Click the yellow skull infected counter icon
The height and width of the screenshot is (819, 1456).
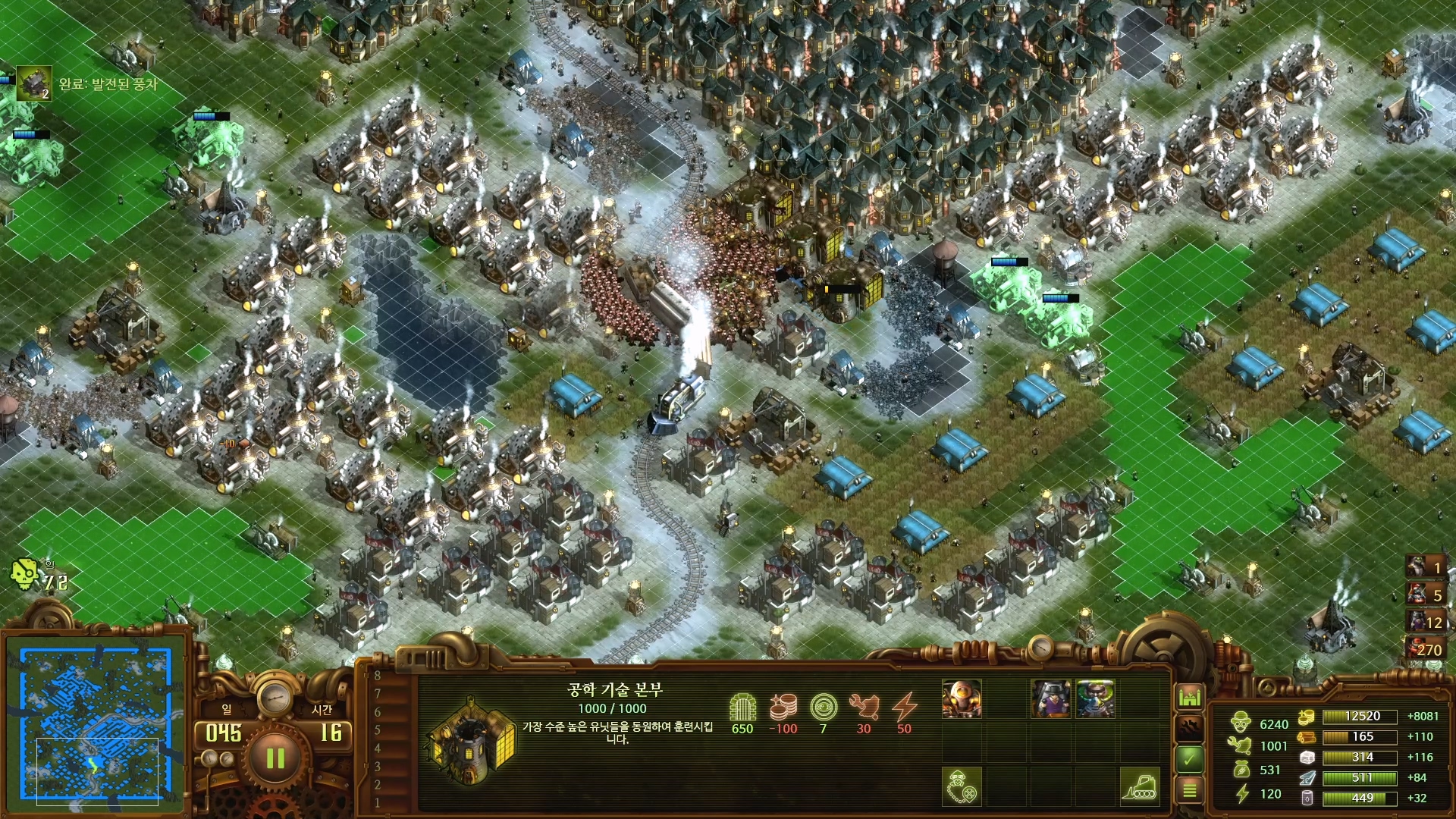coord(24,576)
